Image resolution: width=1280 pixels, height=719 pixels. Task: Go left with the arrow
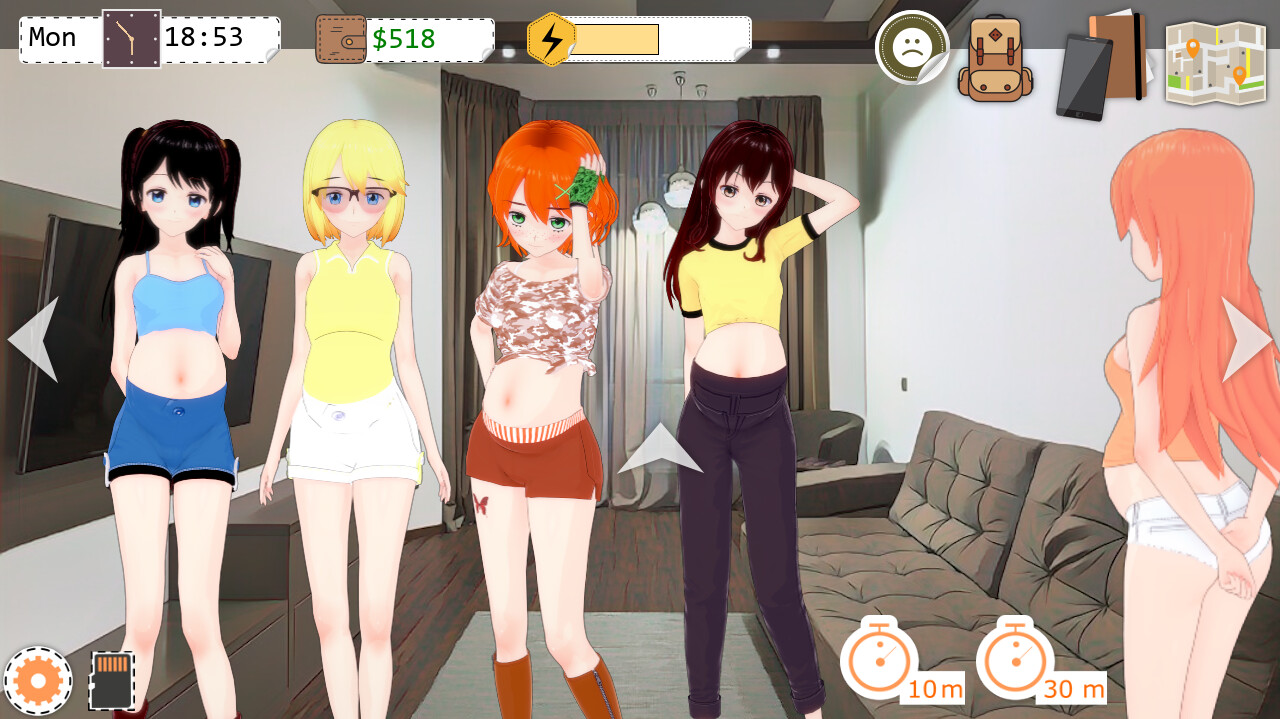(34, 339)
